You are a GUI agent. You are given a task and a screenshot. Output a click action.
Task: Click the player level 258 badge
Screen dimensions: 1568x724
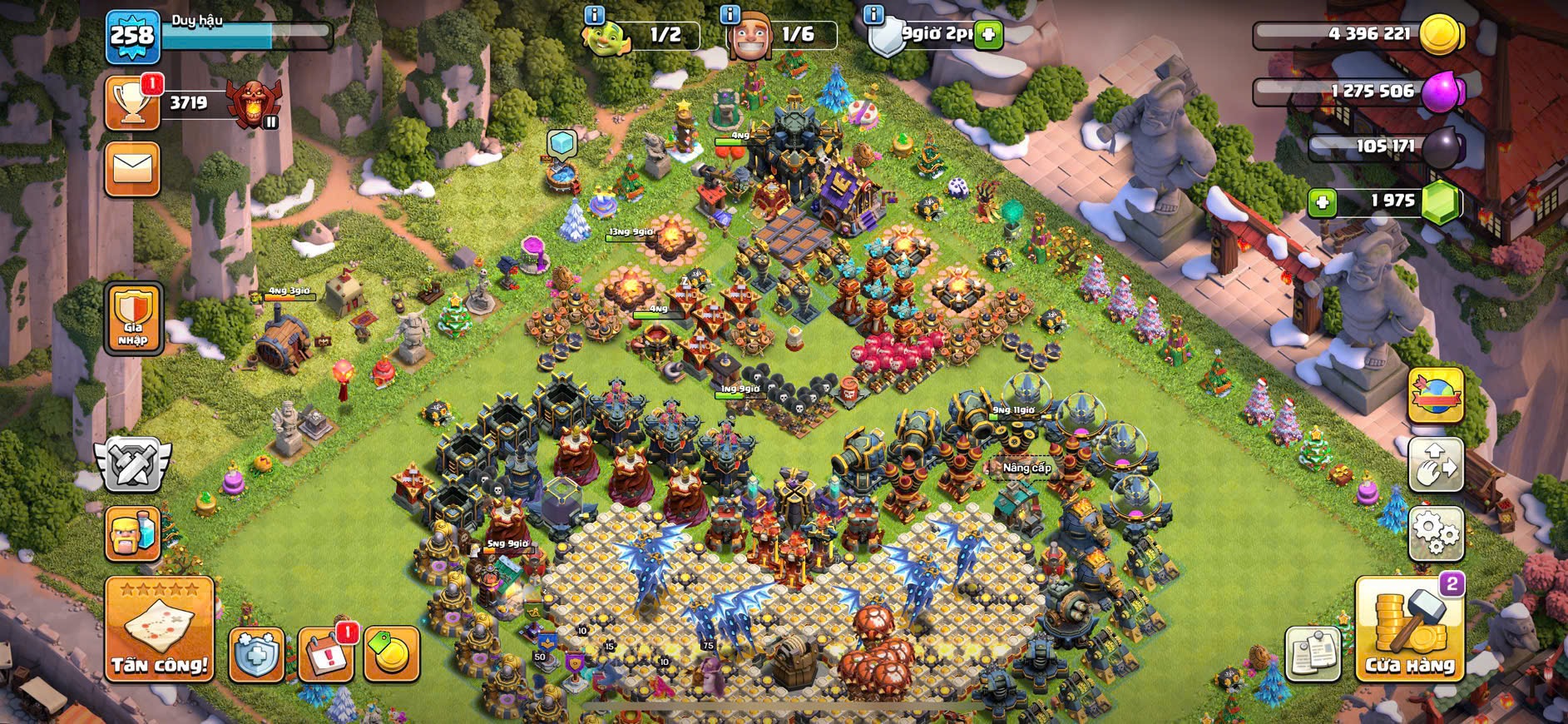click(133, 36)
